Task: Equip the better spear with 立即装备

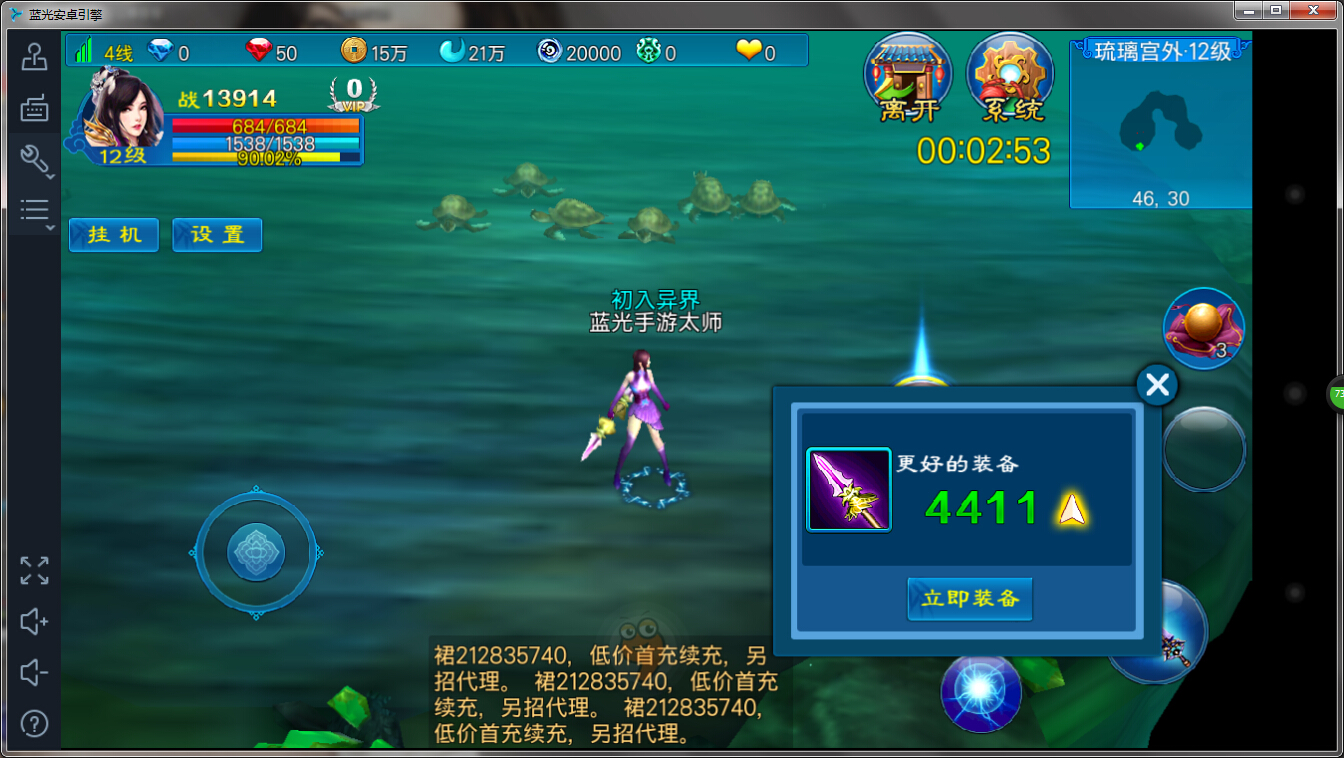Action: click(969, 599)
